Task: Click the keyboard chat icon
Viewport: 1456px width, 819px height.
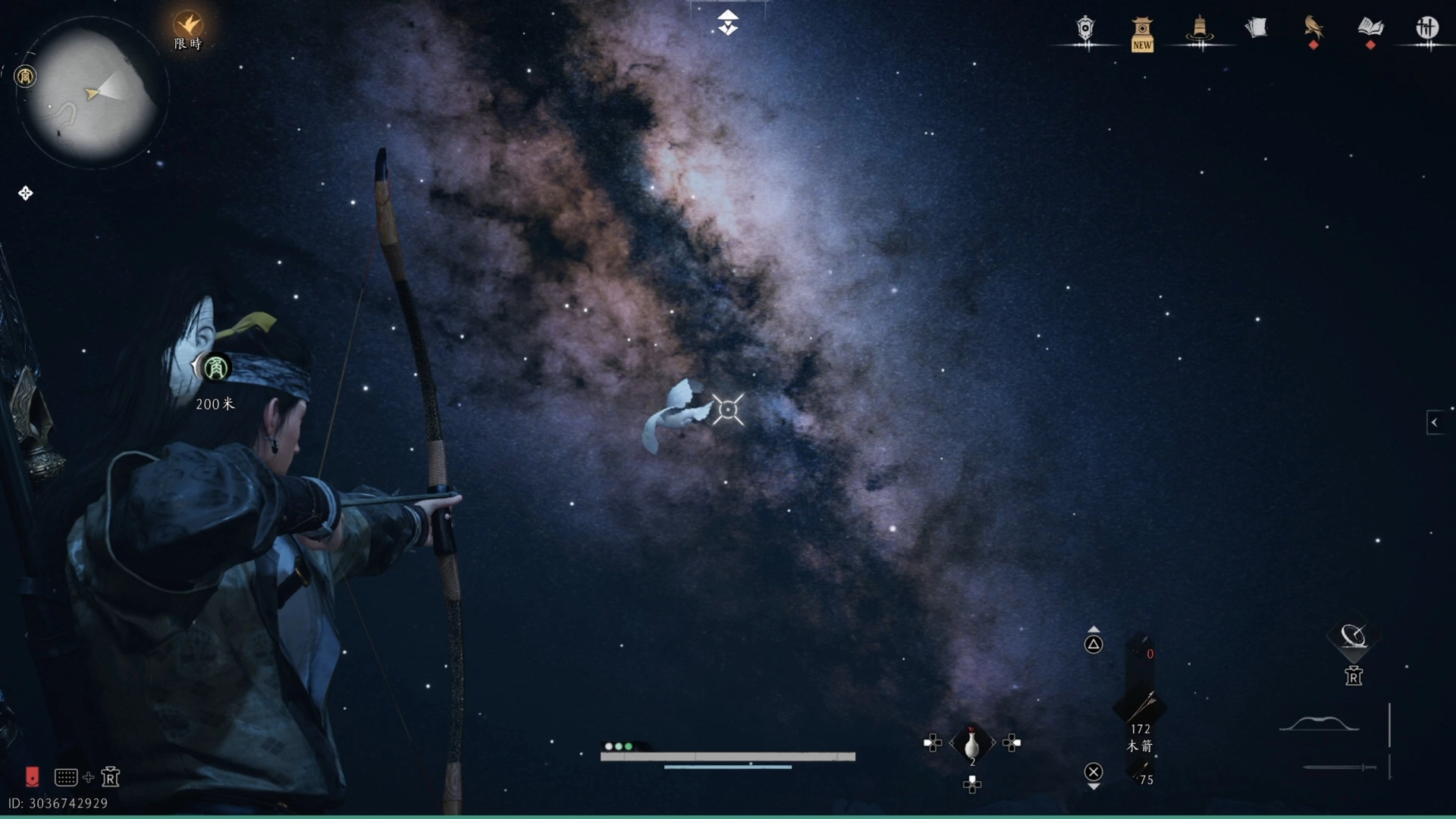Action: pos(66,777)
